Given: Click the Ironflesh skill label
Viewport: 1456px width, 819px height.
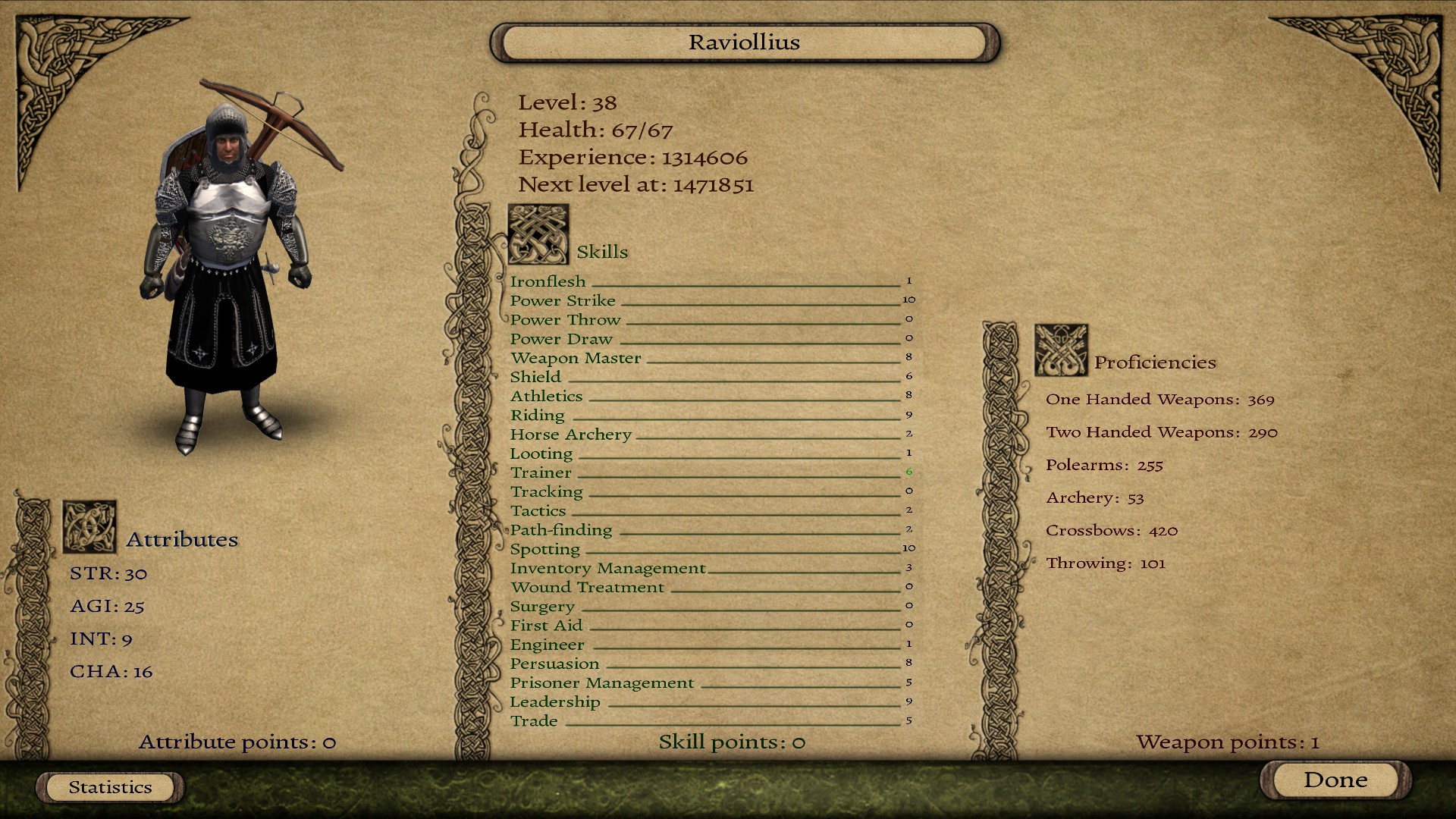Looking at the screenshot, I should pyautogui.click(x=548, y=281).
